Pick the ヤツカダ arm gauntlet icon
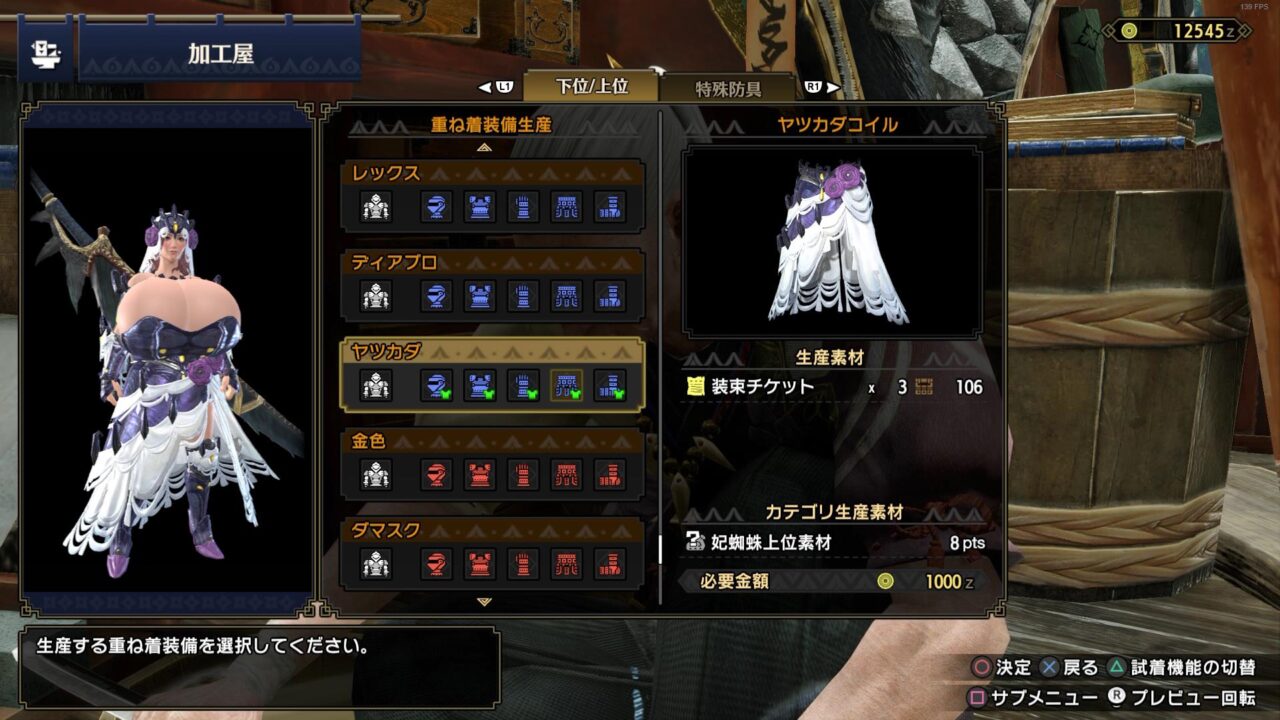 pos(523,385)
